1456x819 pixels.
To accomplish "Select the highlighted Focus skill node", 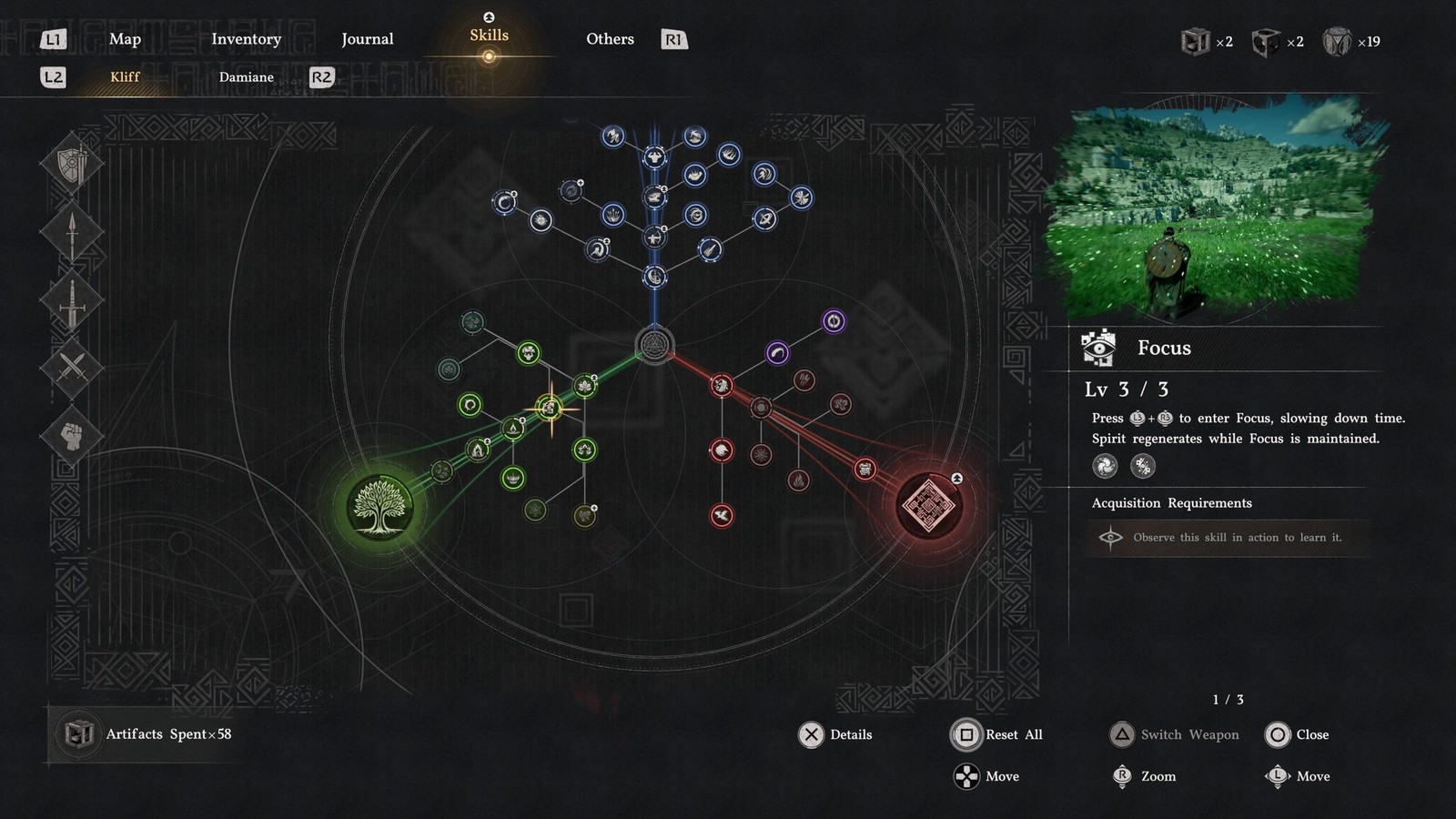I will 550,409.
